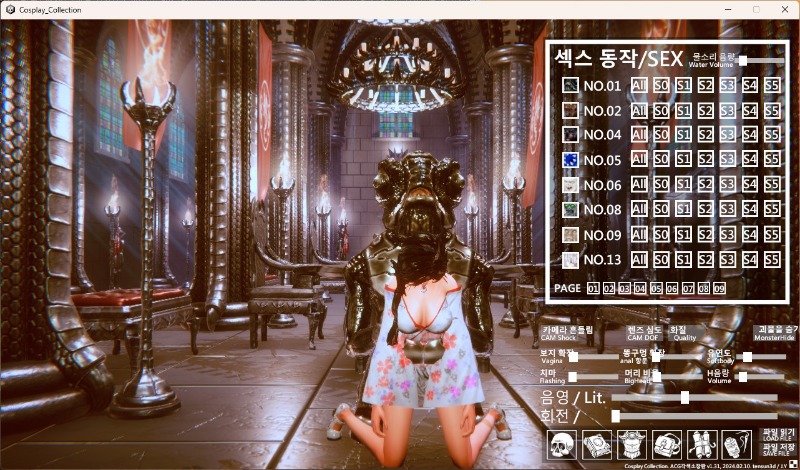Choose S5 in the NO.13 row
800x470 pixels.
771,260
